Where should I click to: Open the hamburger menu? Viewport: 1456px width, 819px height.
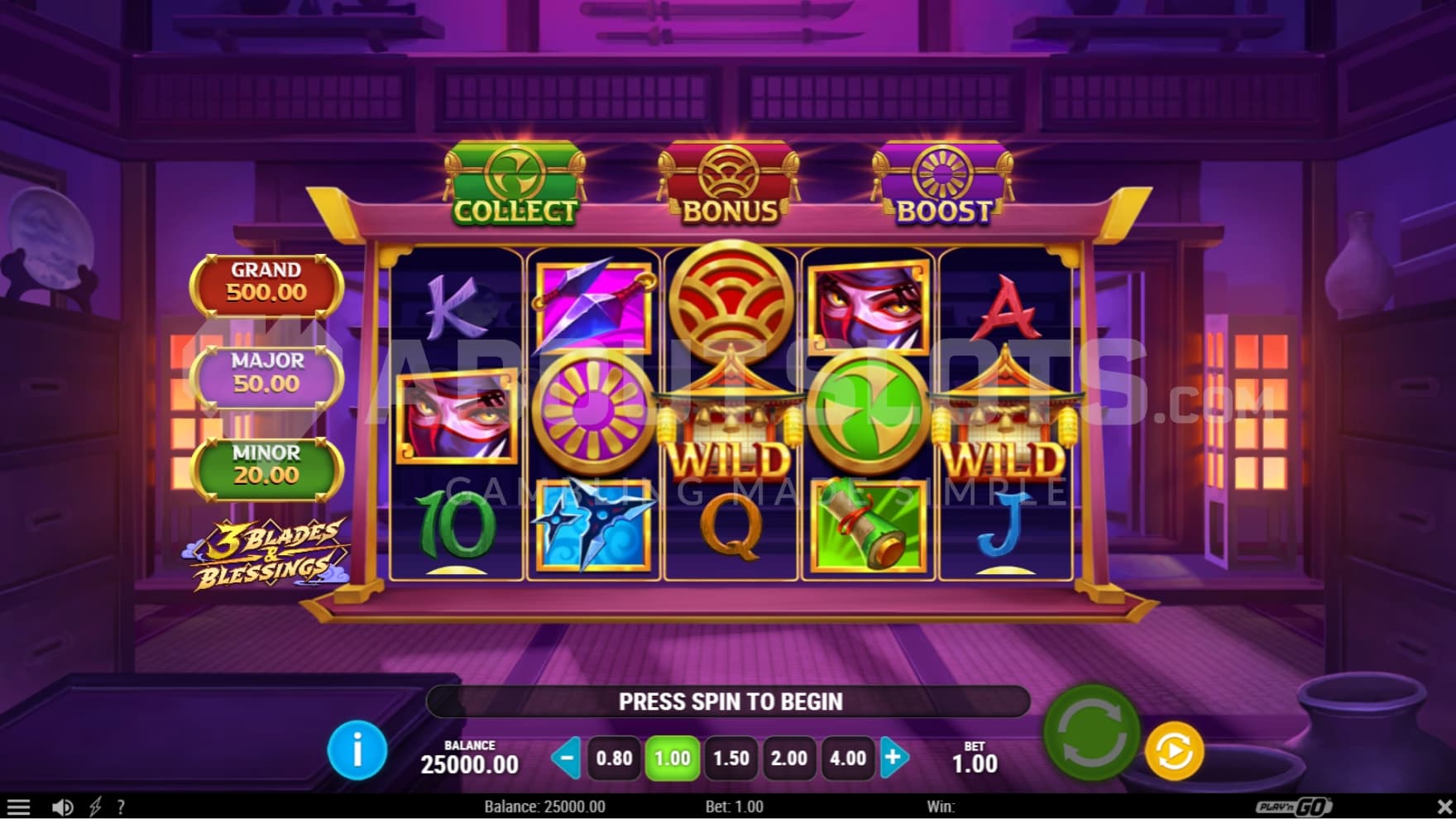(x=18, y=807)
